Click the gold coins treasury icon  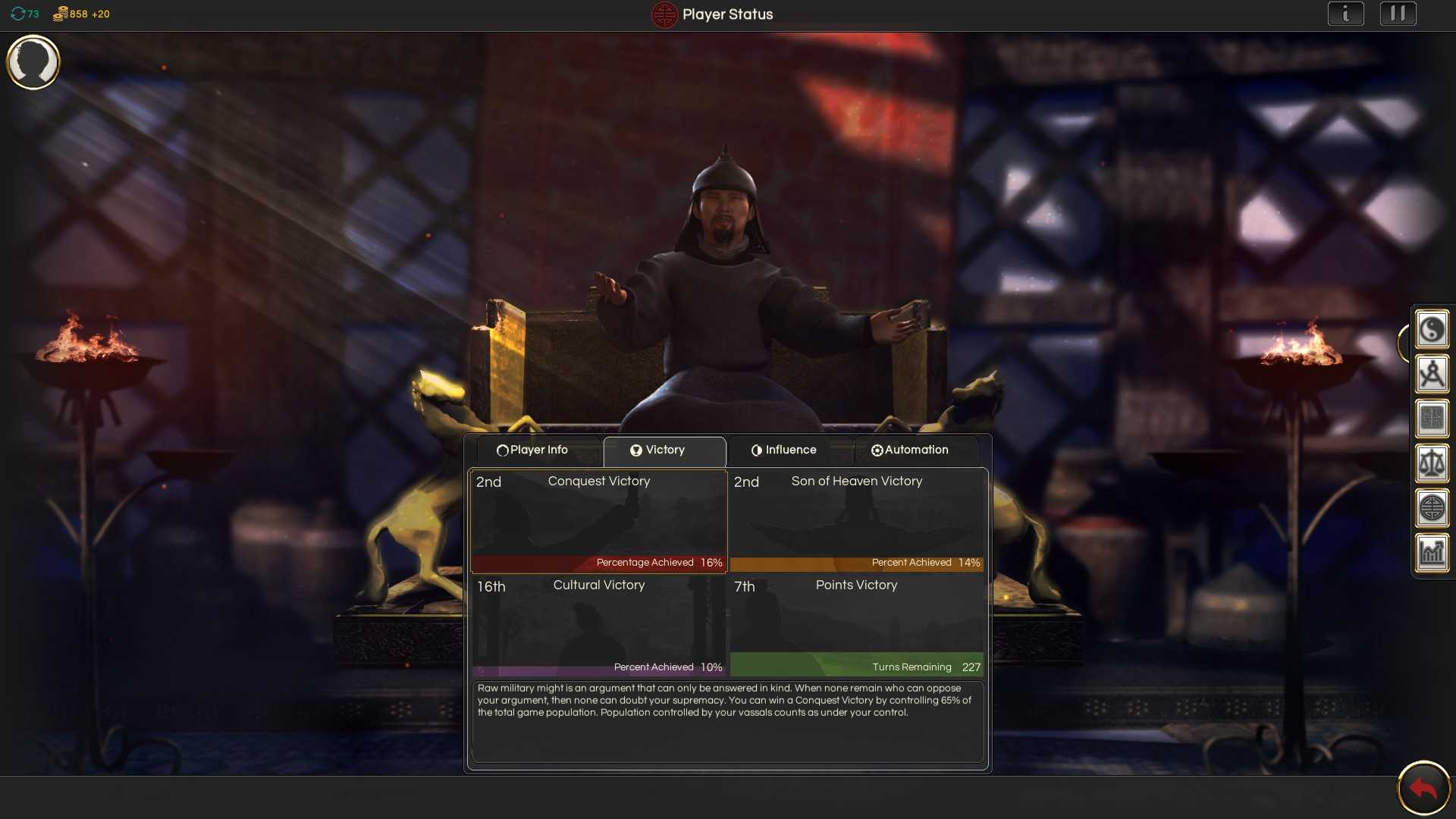[x=61, y=13]
